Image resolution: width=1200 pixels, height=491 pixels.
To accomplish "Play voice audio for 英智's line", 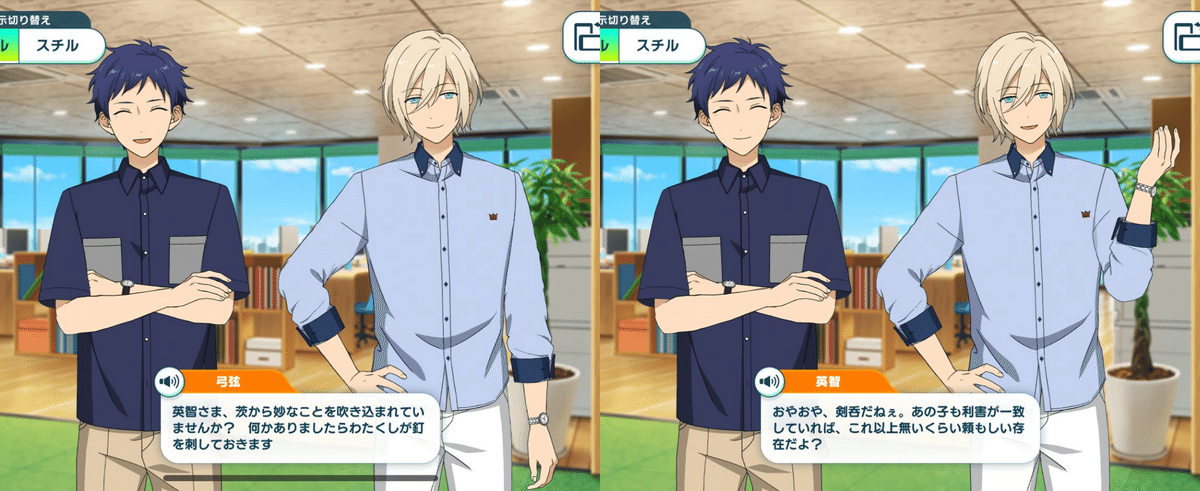I will click(x=768, y=381).
